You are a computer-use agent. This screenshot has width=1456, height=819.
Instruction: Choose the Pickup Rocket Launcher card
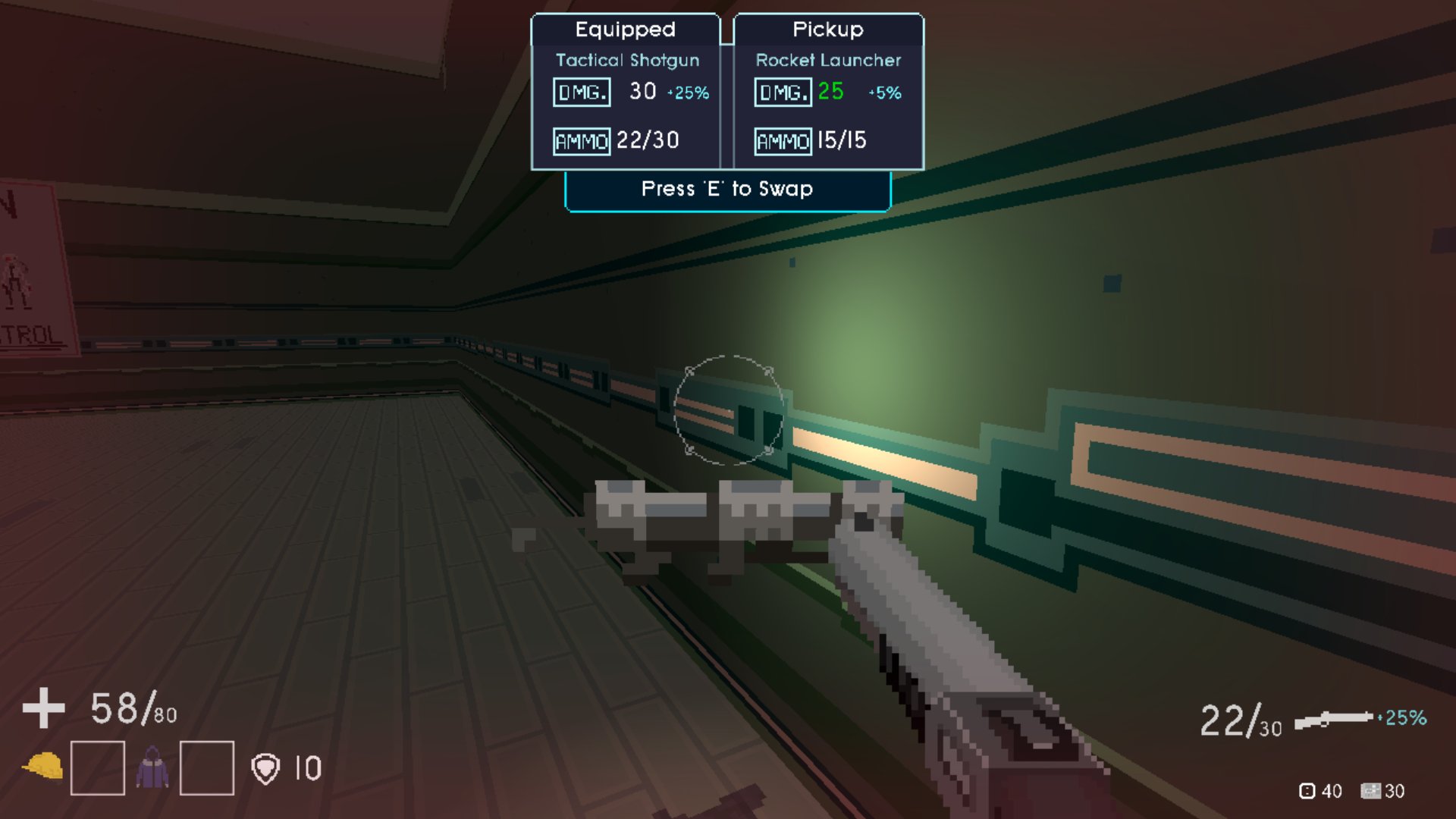tap(828, 93)
